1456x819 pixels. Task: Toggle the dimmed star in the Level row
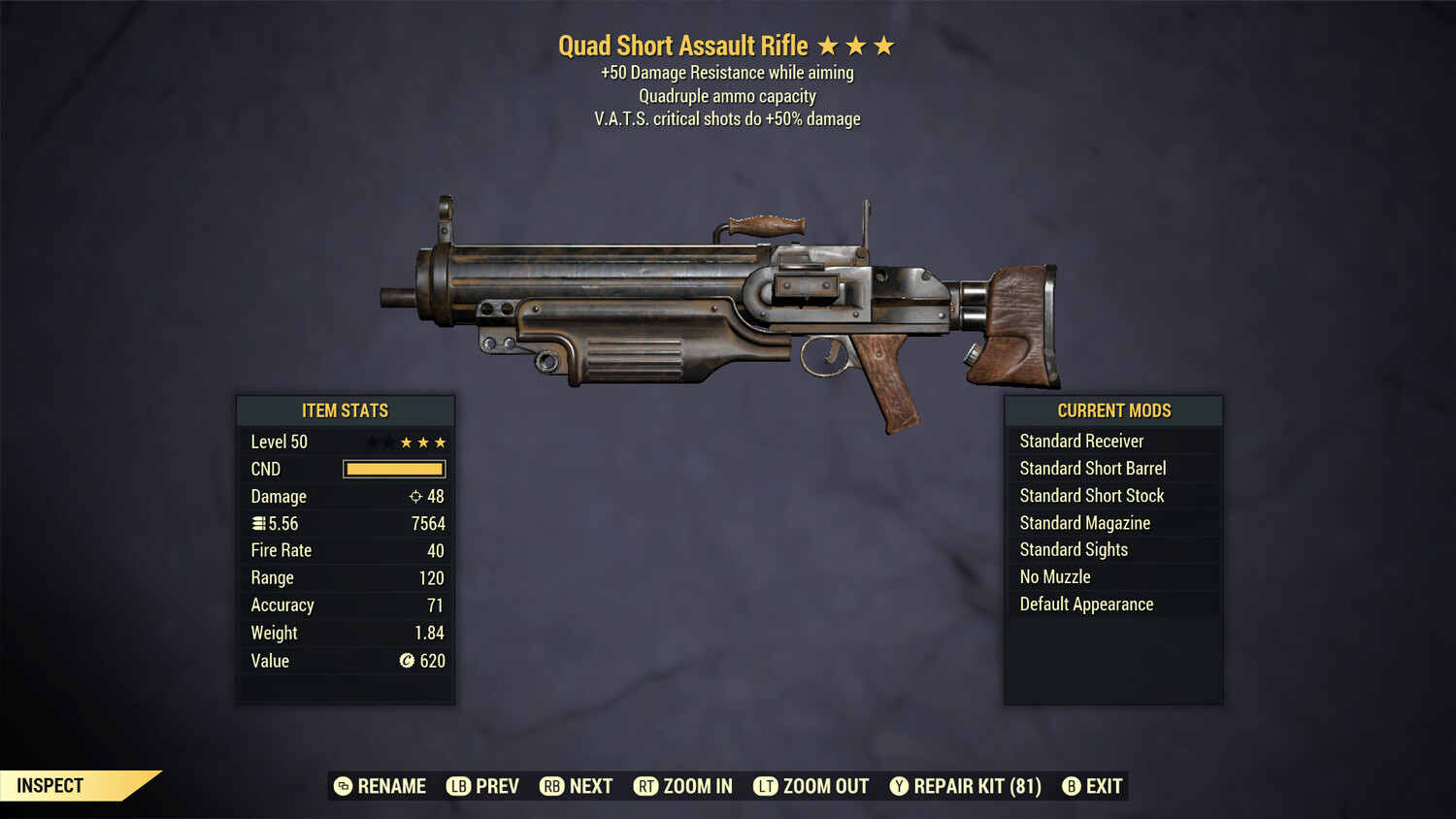point(374,442)
